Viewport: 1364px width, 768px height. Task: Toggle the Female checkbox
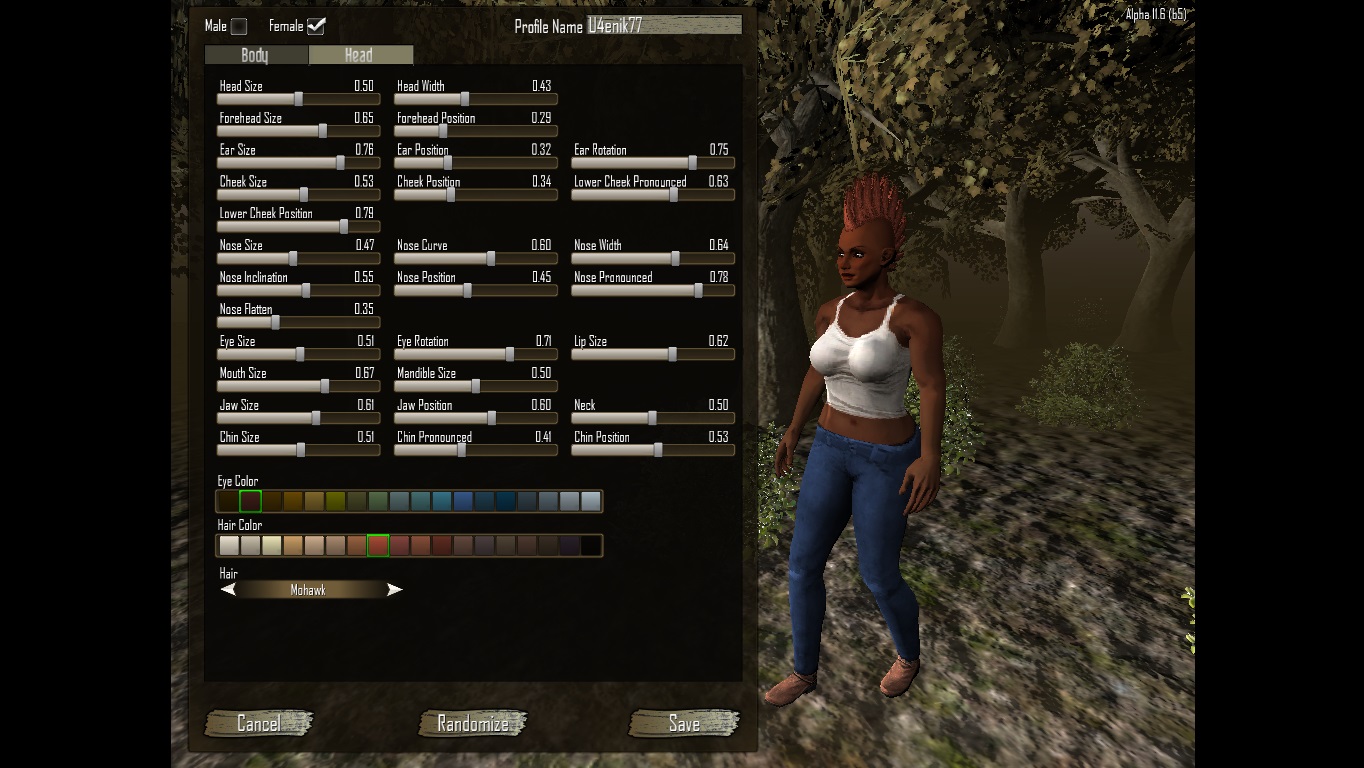click(316, 26)
